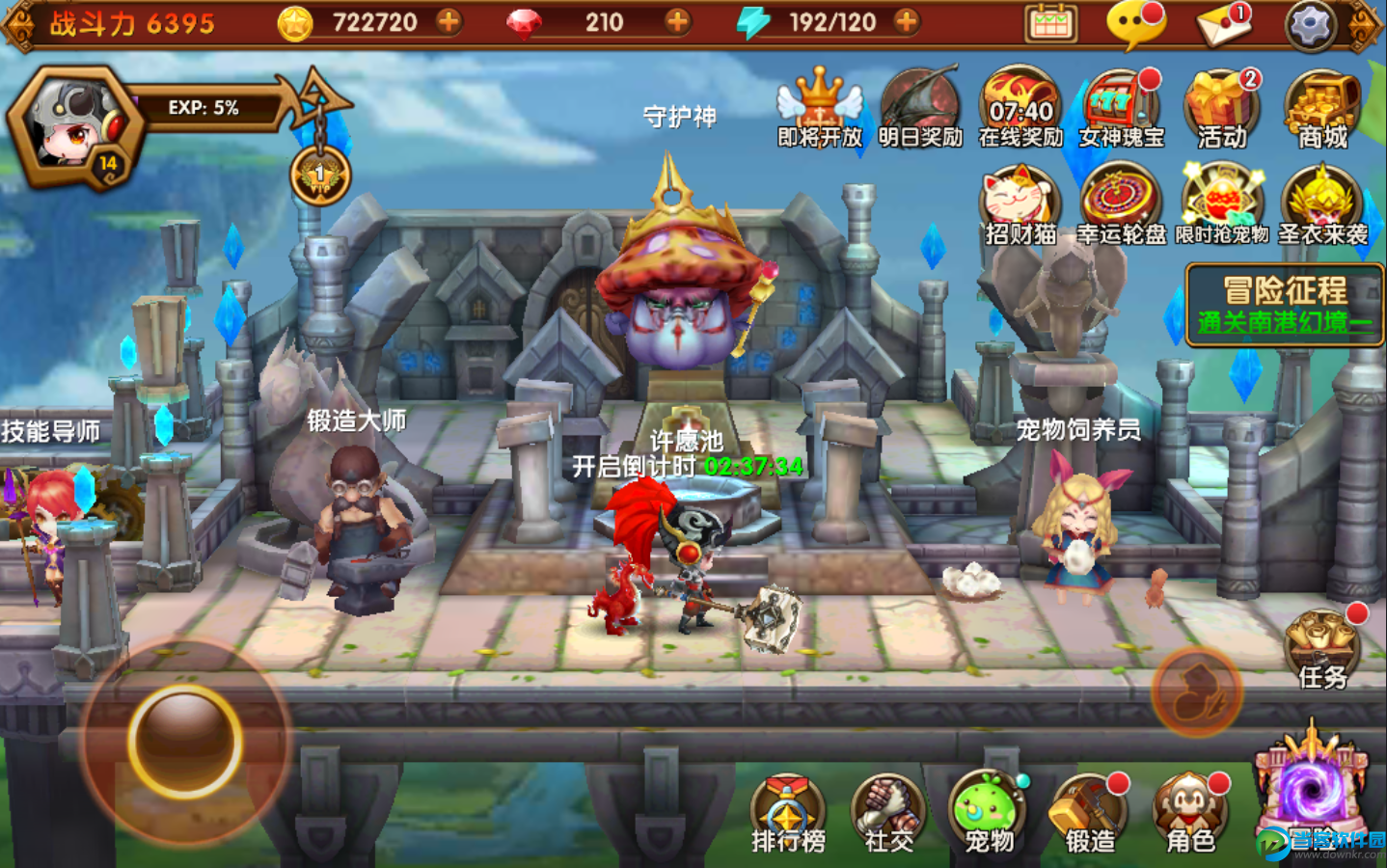
Task: Open the calendar sign-in icon
Action: click(1051, 24)
